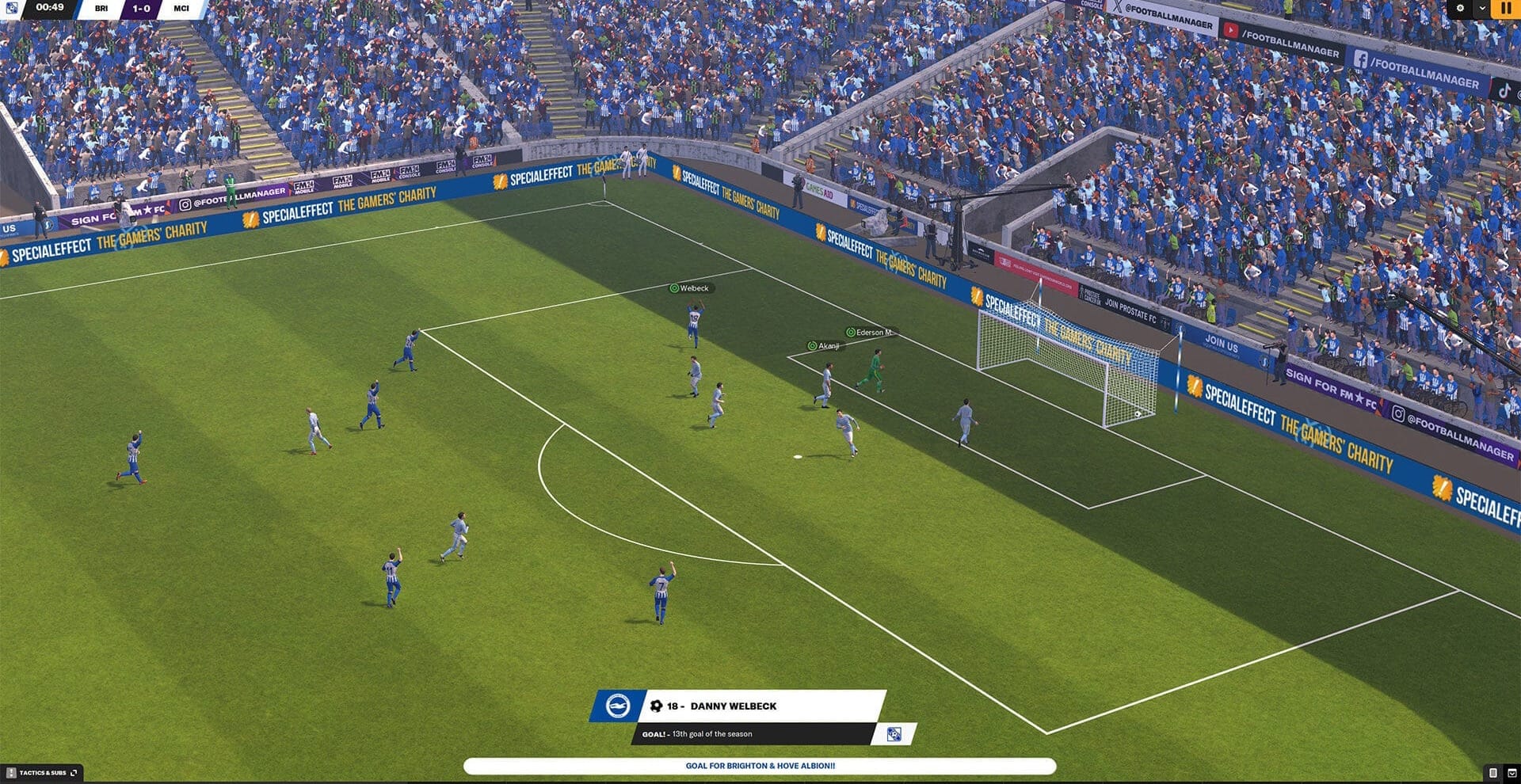Open the camera view chevron dropdown next to settings
1521x784 pixels.
1482,7
